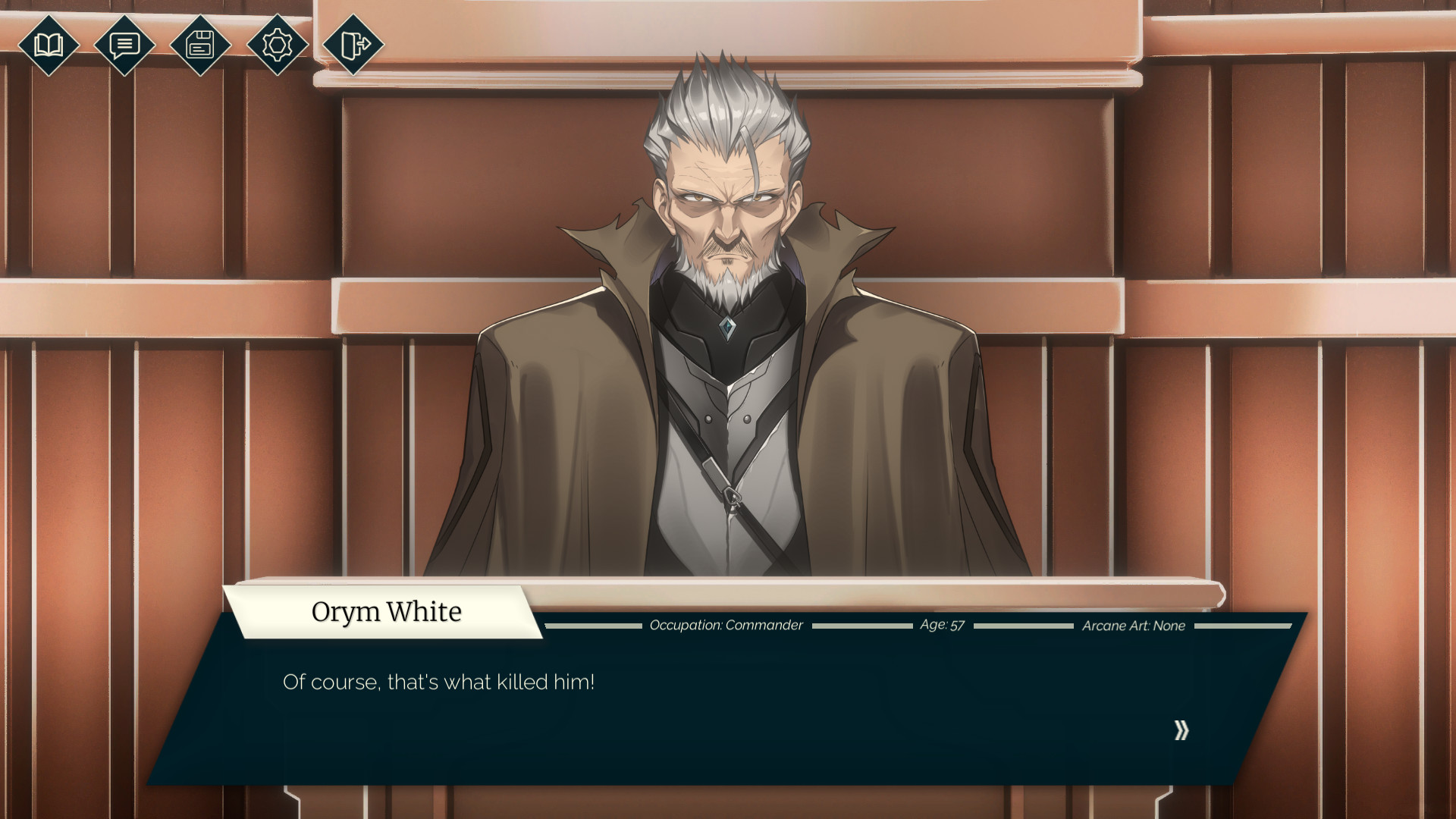This screenshot has height=819, width=1456.
Task: Click the book icon at top left
Action: coord(48,46)
